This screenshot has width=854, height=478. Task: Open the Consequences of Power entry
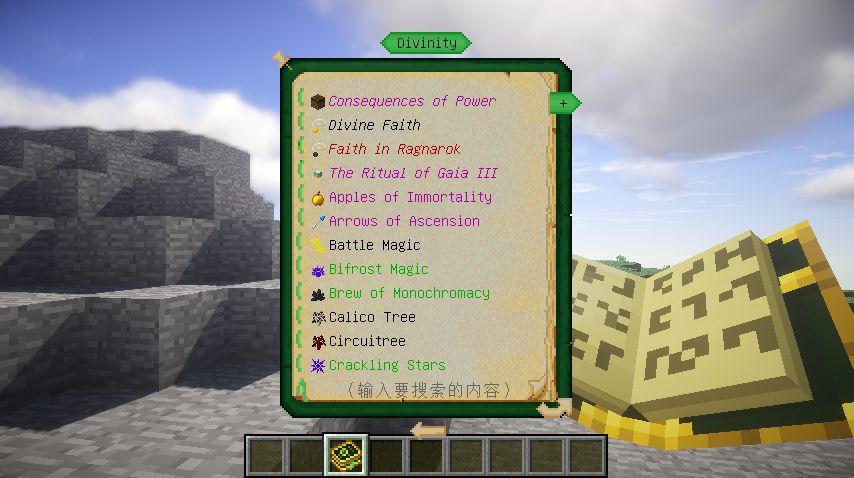411,101
